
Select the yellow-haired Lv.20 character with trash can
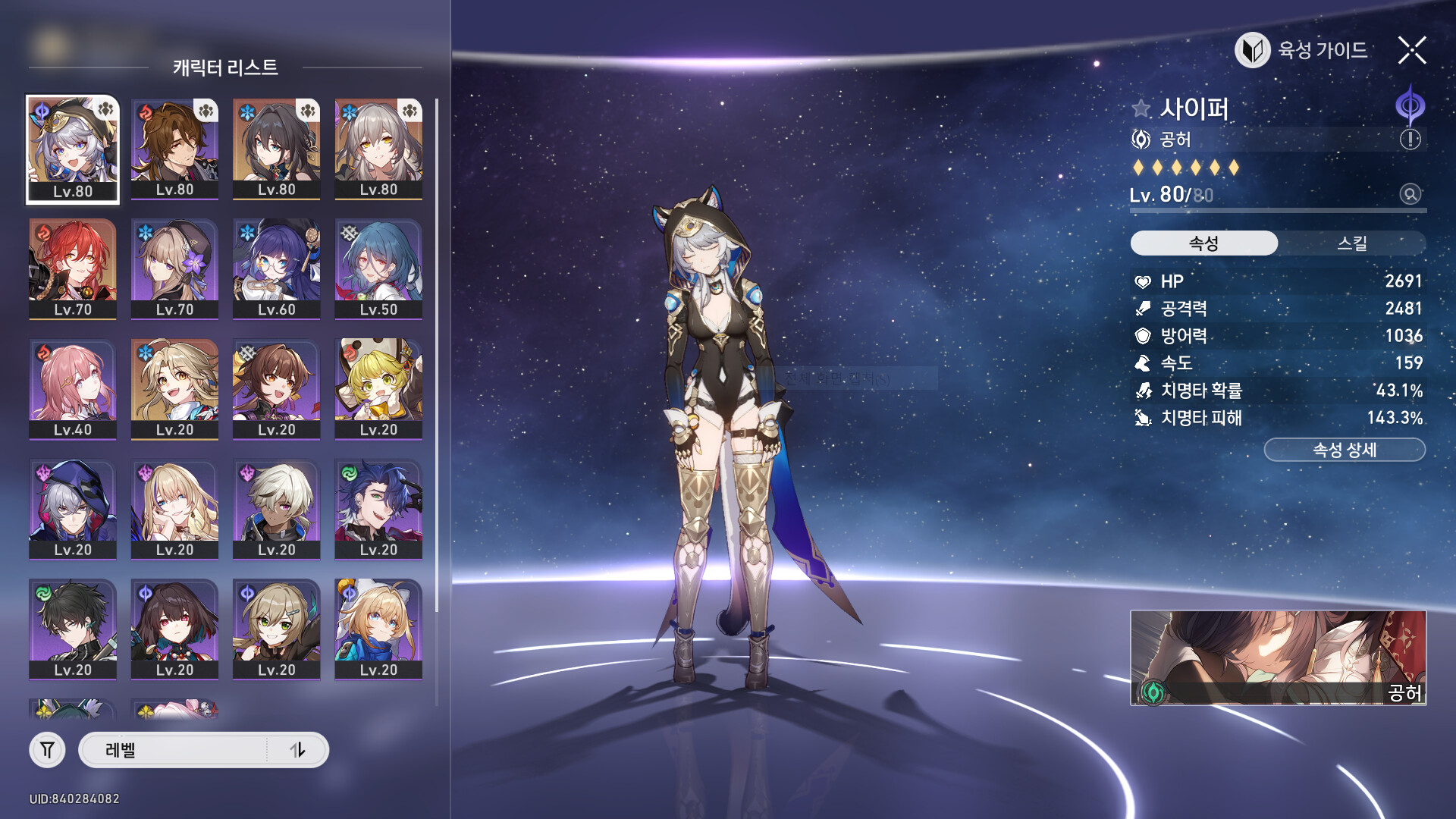point(378,388)
